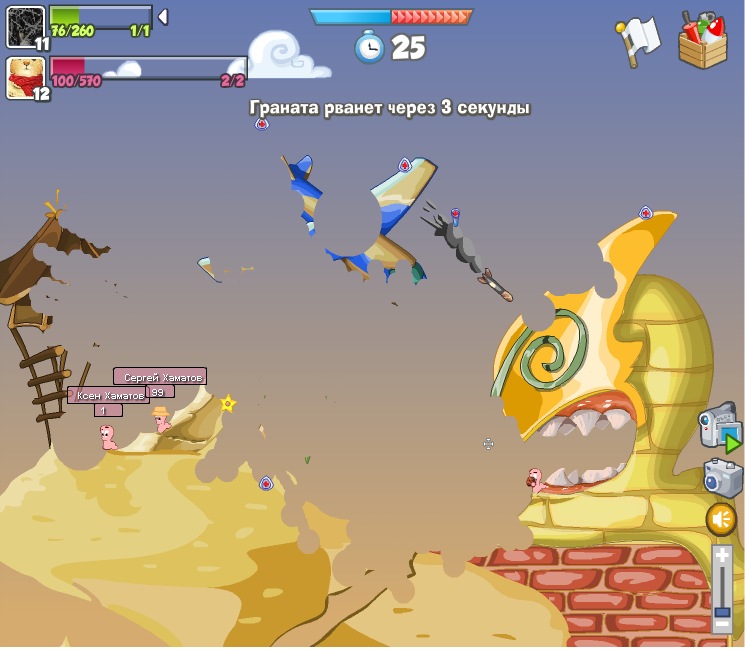Viewport: 745px width, 650px height.
Task: Zoom out with the minus button
Action: 722,626
